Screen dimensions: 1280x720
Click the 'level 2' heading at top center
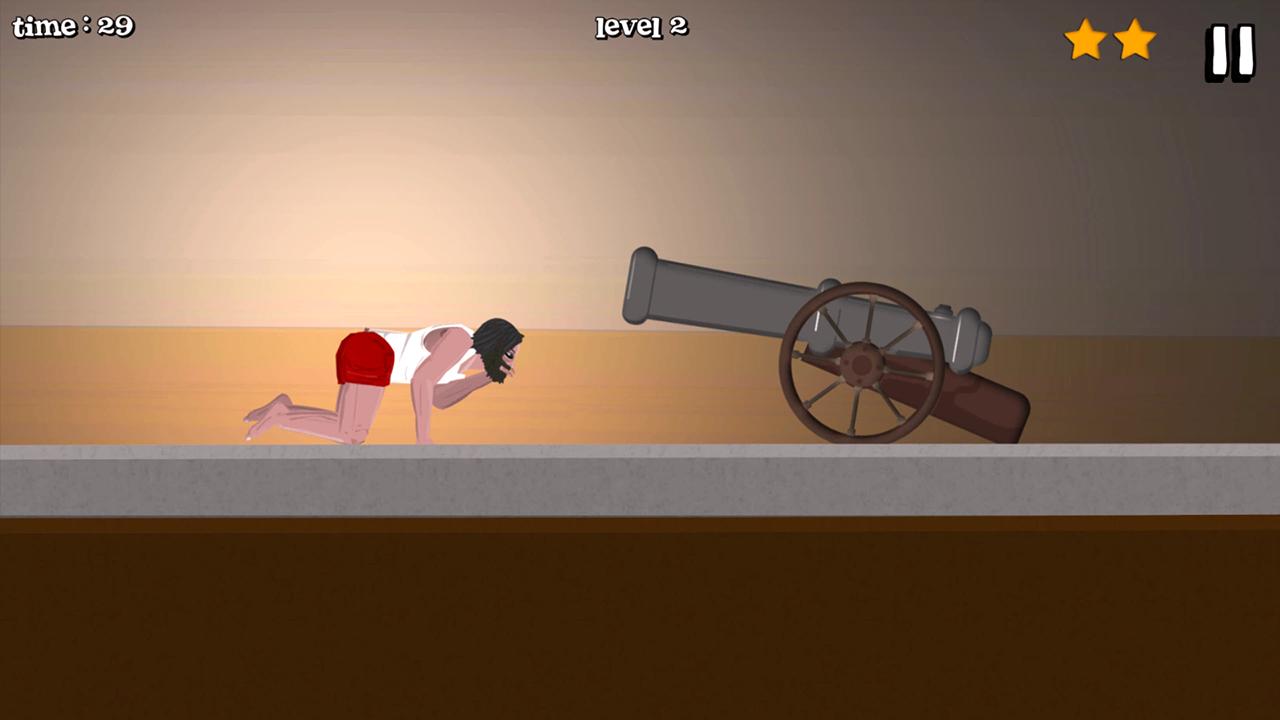coord(639,28)
